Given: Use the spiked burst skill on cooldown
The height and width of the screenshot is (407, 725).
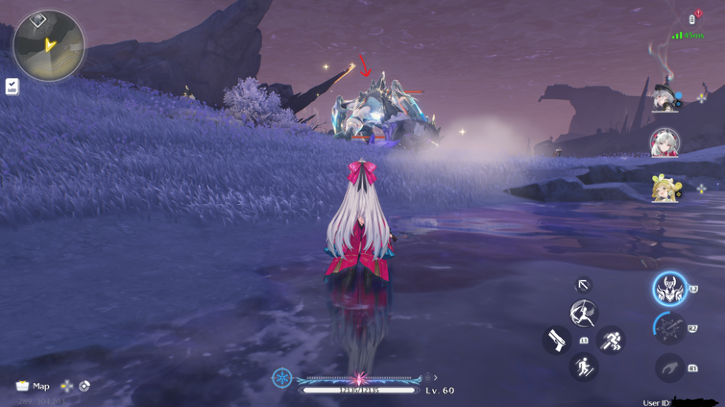Looking at the screenshot, I should coord(669,328).
